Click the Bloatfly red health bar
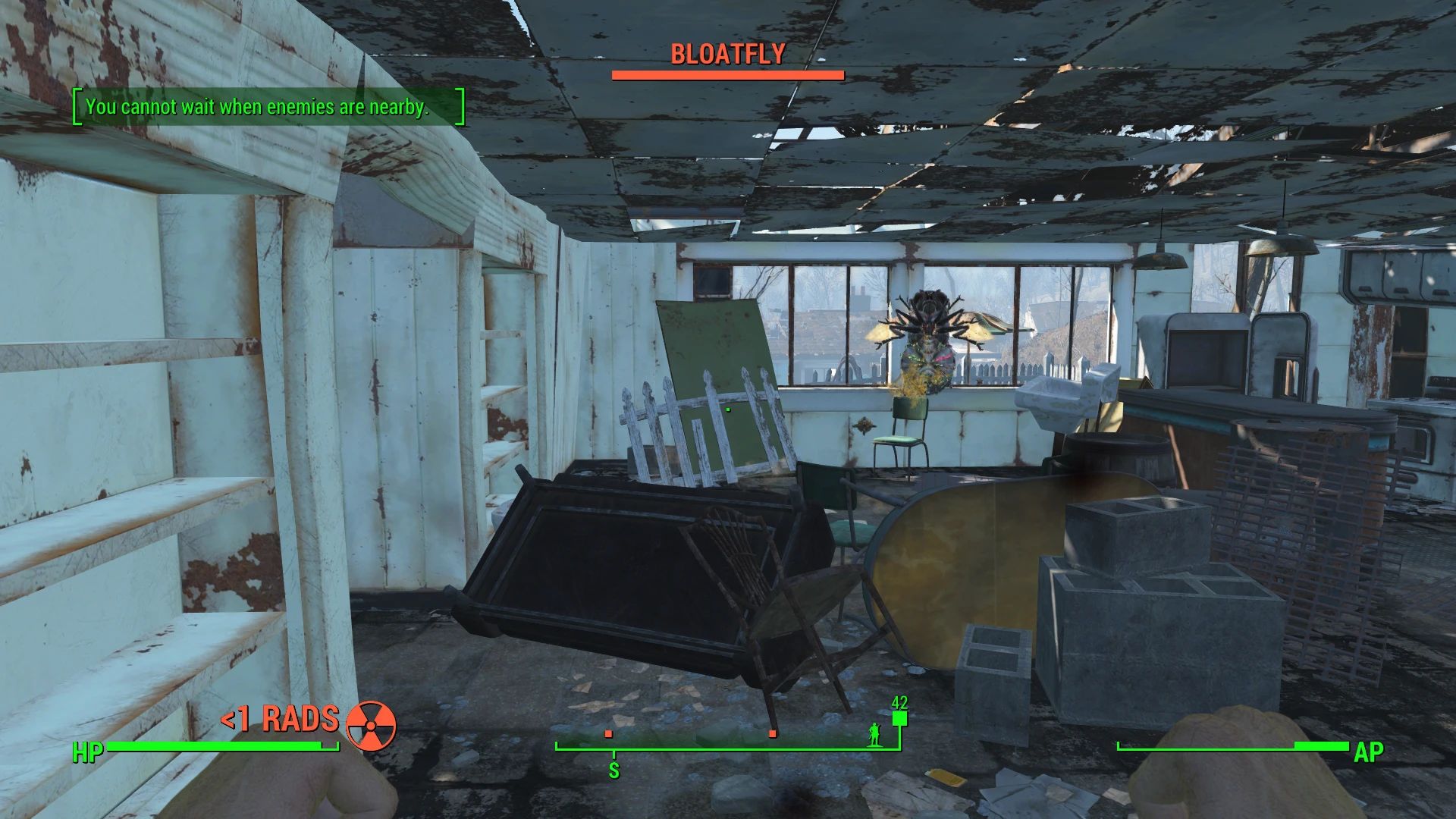The width and height of the screenshot is (1456, 819). pos(726,75)
